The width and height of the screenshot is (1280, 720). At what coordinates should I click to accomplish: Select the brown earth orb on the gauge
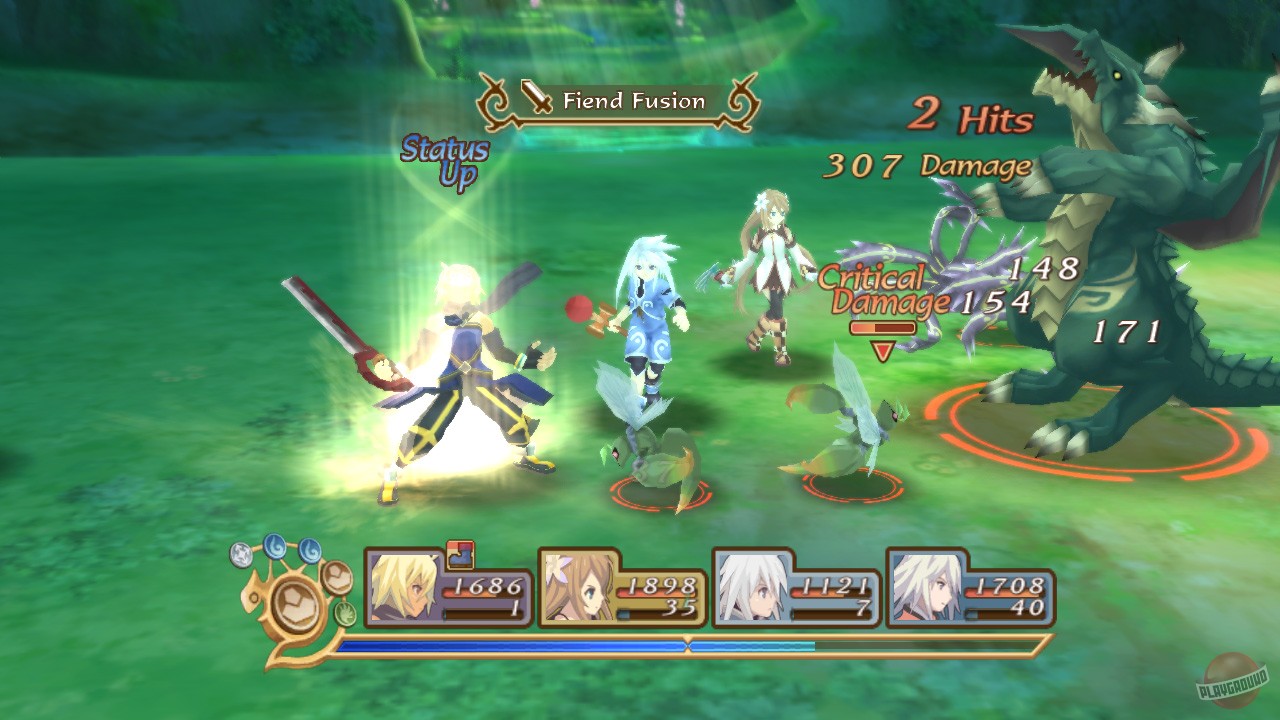tap(337, 578)
